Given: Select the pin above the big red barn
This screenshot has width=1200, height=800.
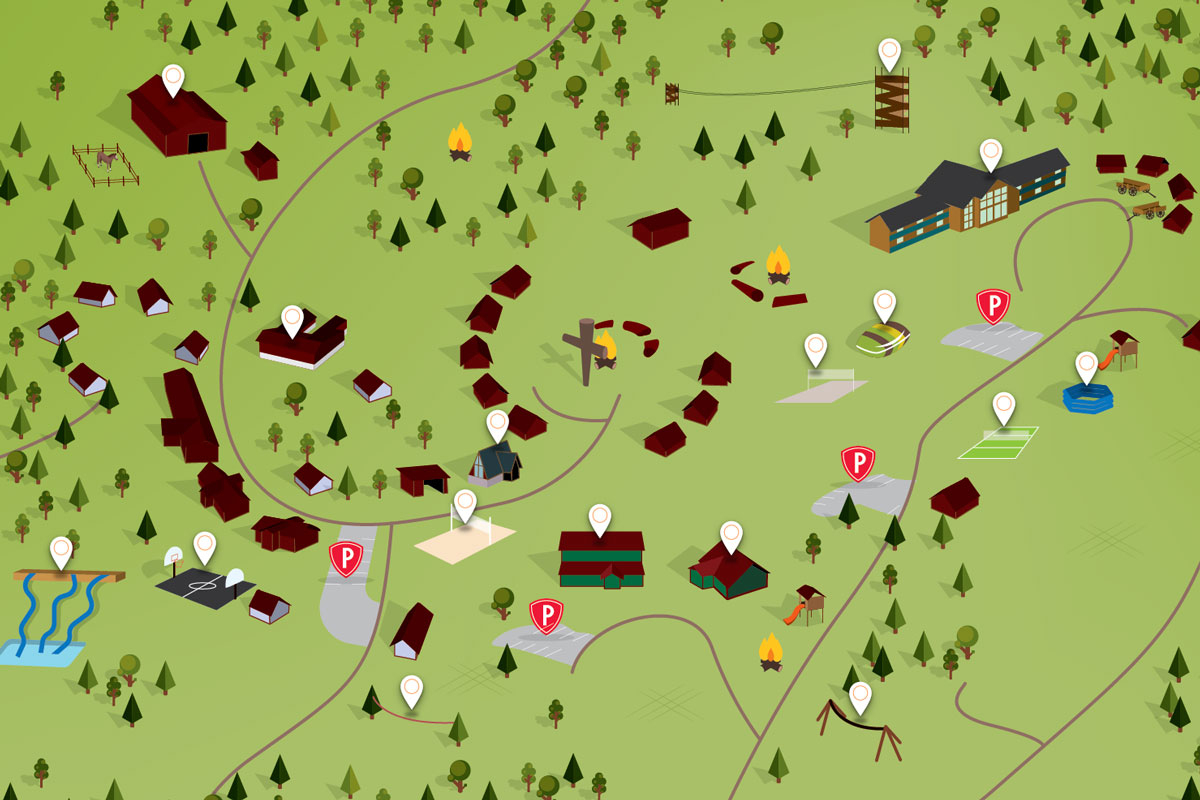Looking at the screenshot, I should pos(173,79).
